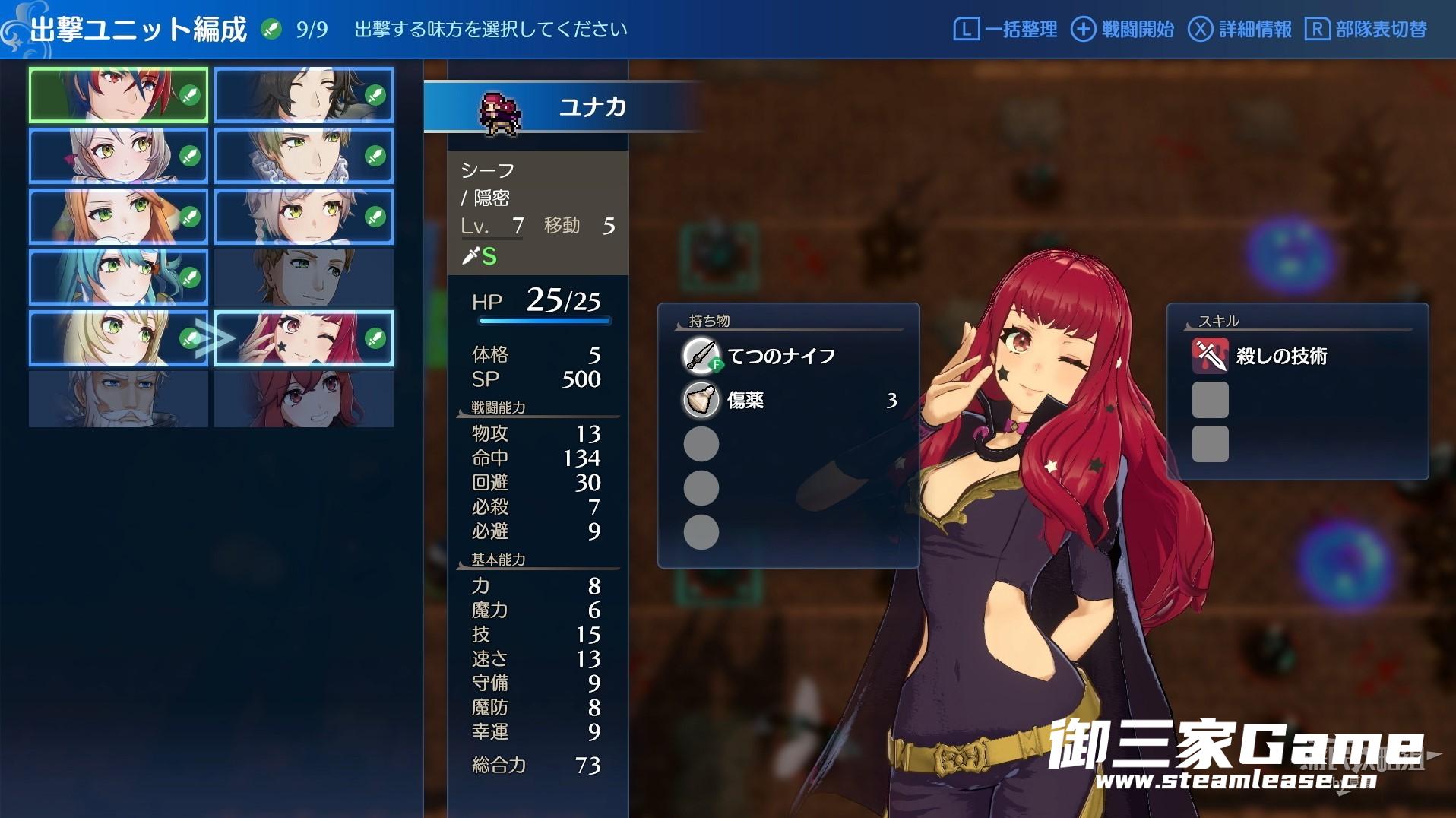The height and width of the screenshot is (818, 1456).
Task: Click the winking red-haired Yunaka portrait
Action: point(303,338)
